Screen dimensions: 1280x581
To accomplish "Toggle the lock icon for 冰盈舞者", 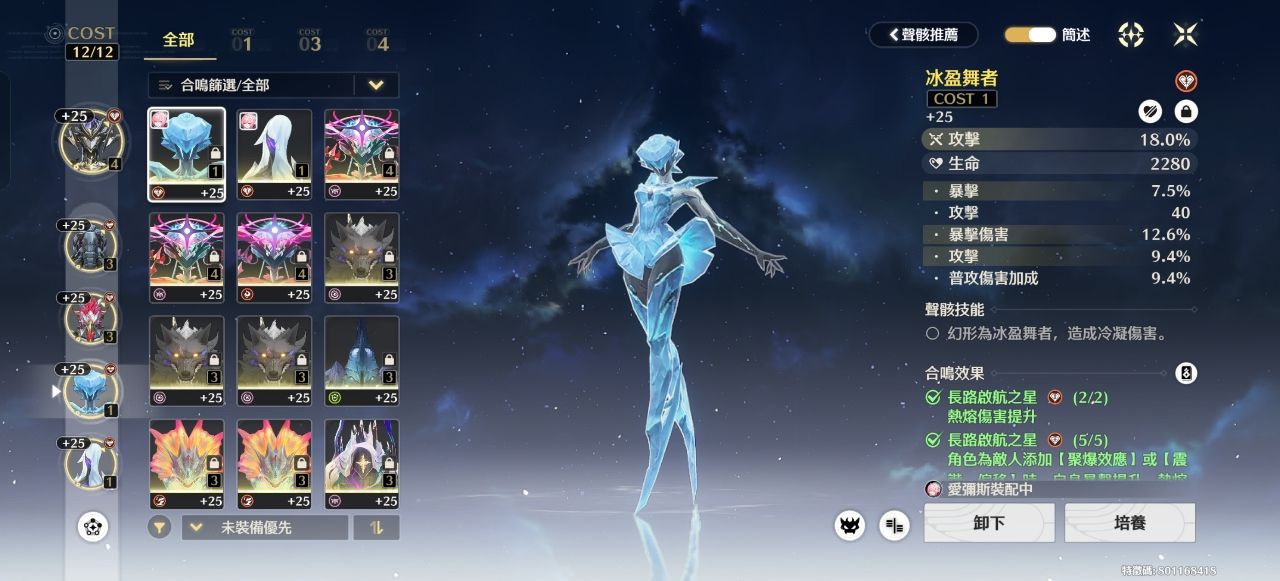I will pyautogui.click(x=1186, y=112).
